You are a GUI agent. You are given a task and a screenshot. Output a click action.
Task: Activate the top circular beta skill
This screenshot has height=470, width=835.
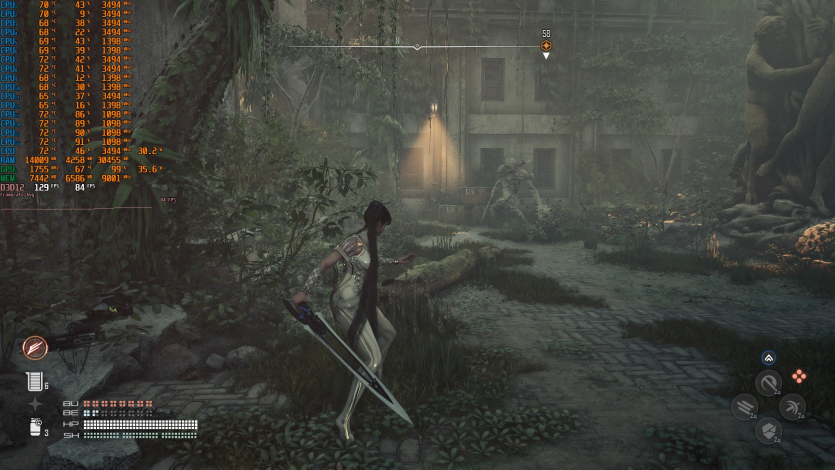tap(768, 383)
